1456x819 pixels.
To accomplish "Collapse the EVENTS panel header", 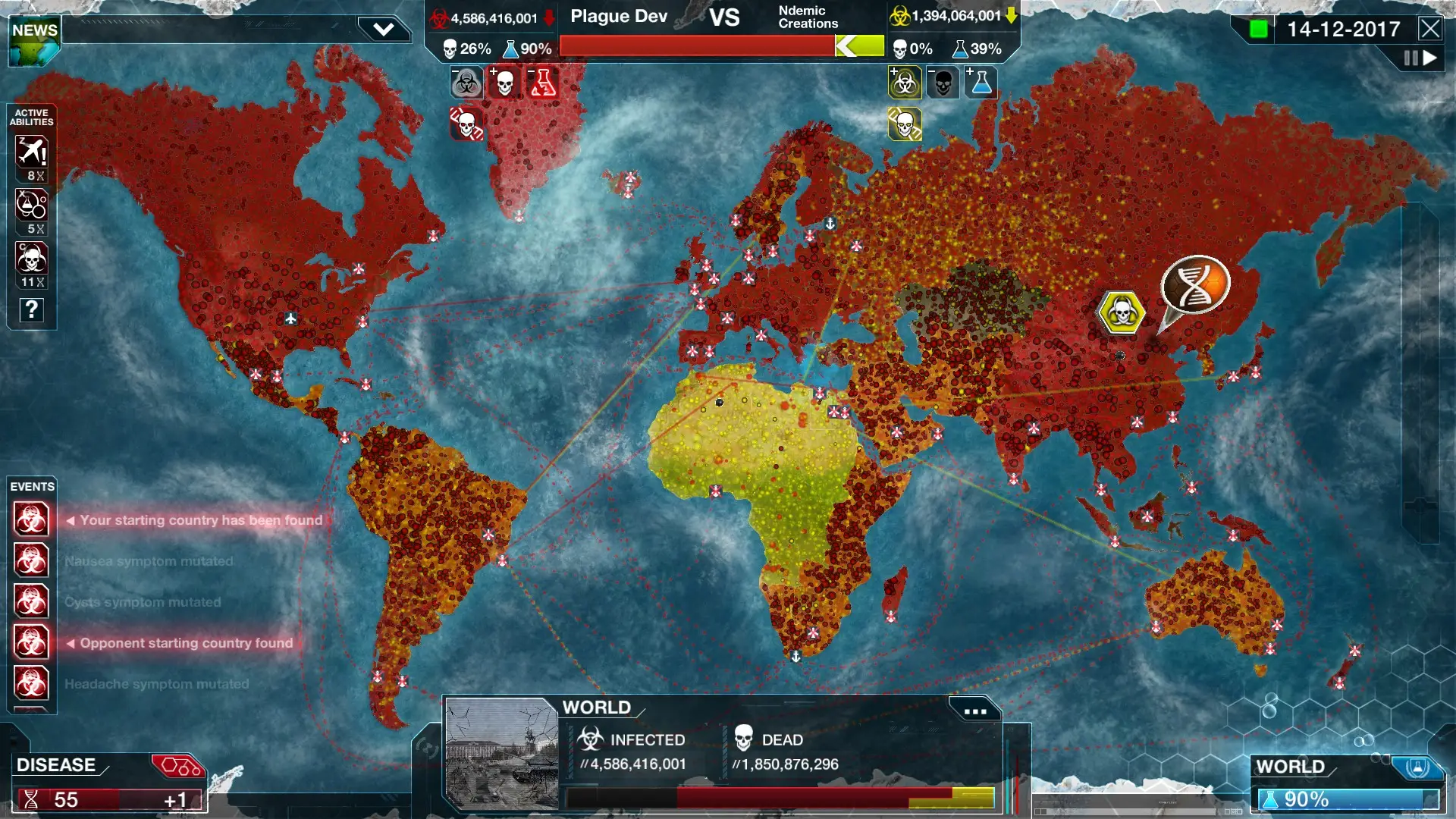I will coord(33,486).
